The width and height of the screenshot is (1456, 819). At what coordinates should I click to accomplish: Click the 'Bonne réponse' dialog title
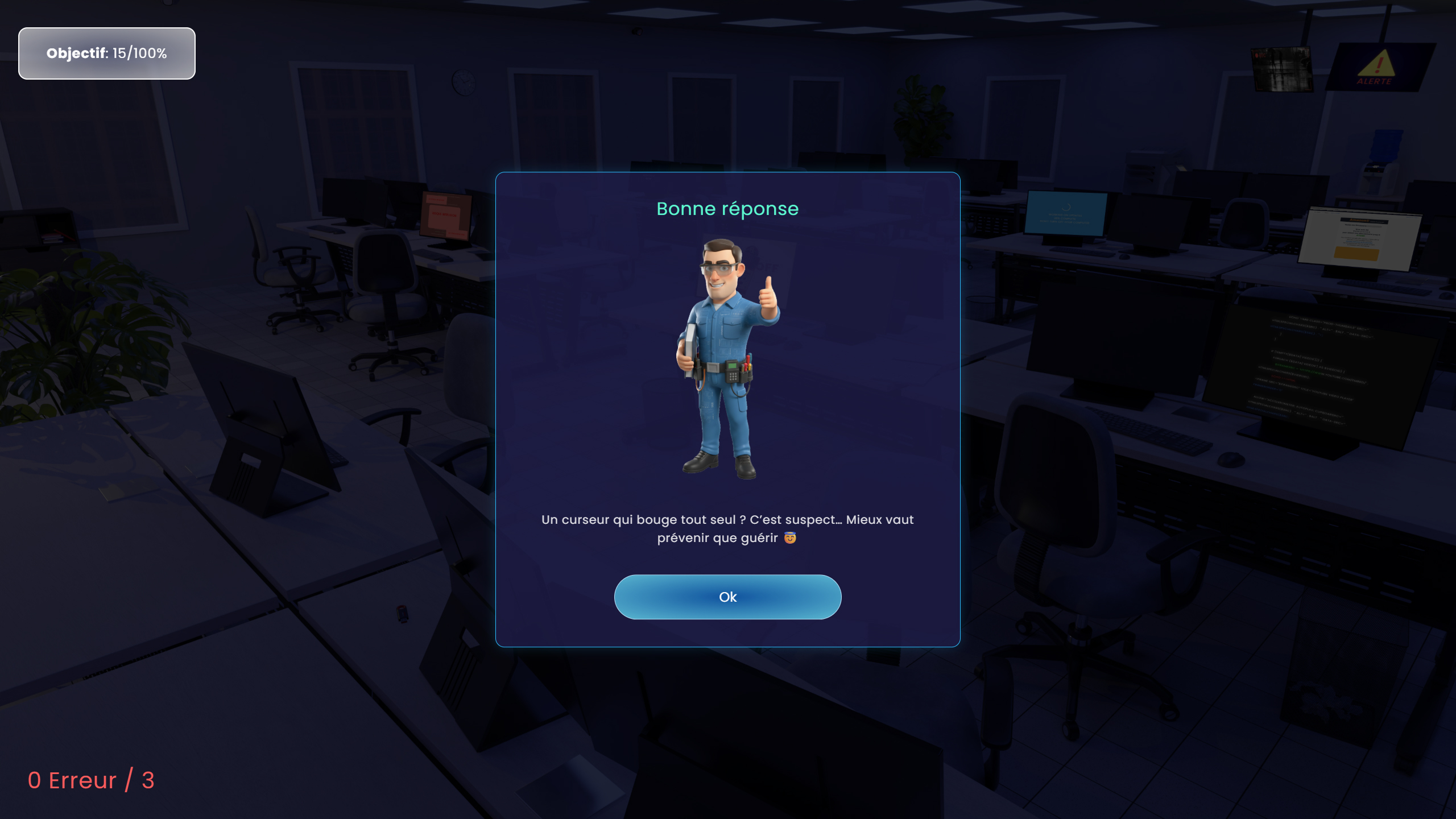tap(728, 208)
